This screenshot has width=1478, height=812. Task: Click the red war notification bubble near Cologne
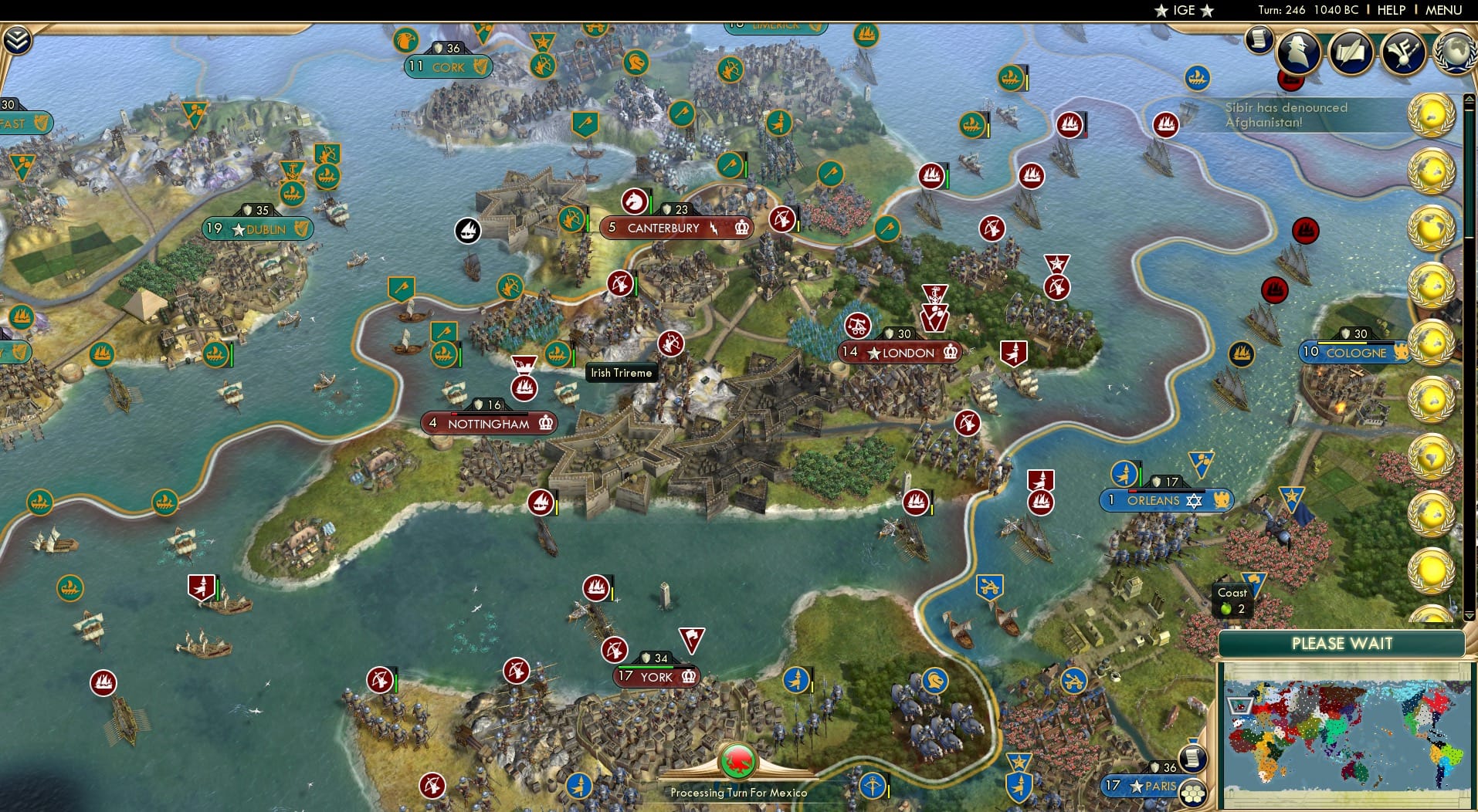(x=1306, y=231)
